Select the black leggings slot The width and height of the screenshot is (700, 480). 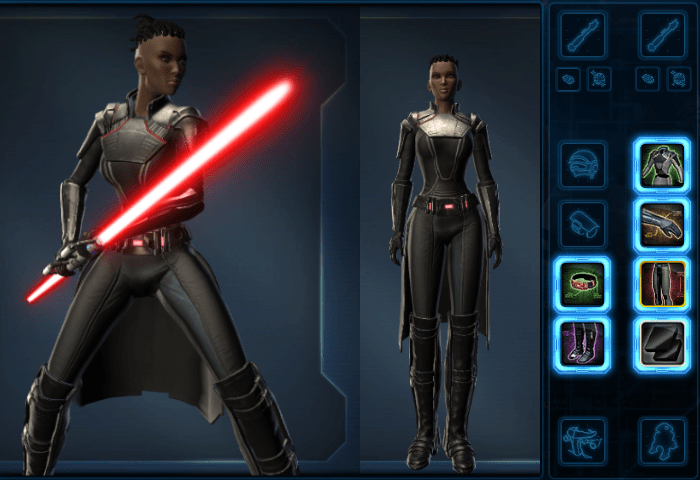[x=661, y=283]
